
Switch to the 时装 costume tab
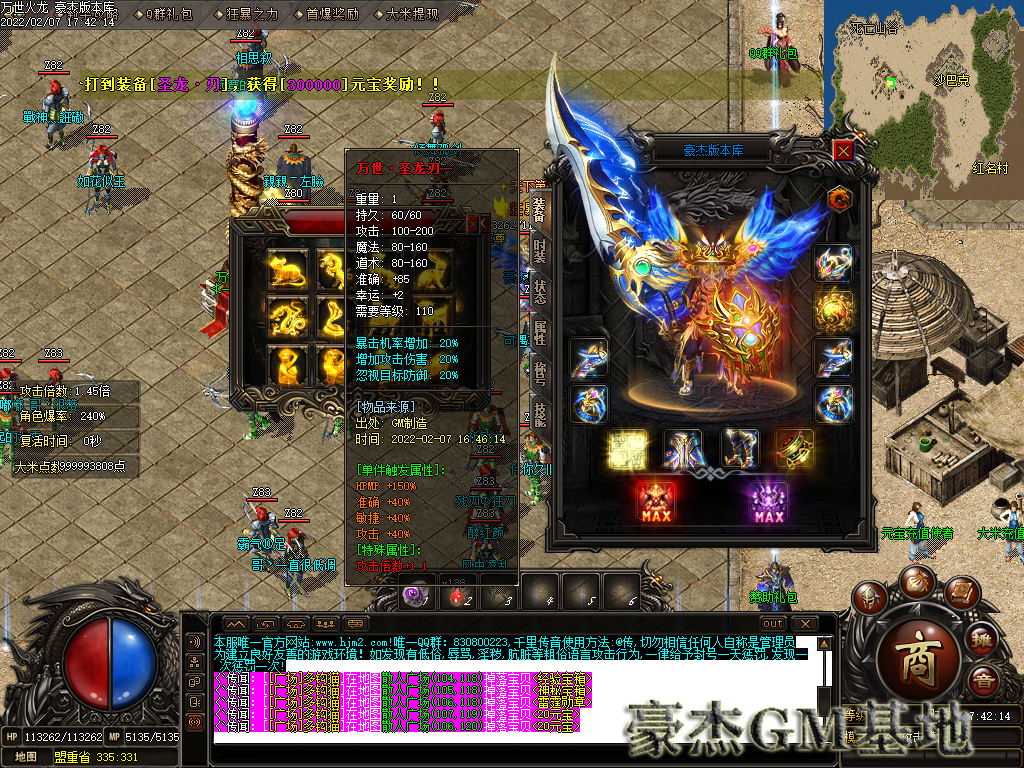pos(540,251)
